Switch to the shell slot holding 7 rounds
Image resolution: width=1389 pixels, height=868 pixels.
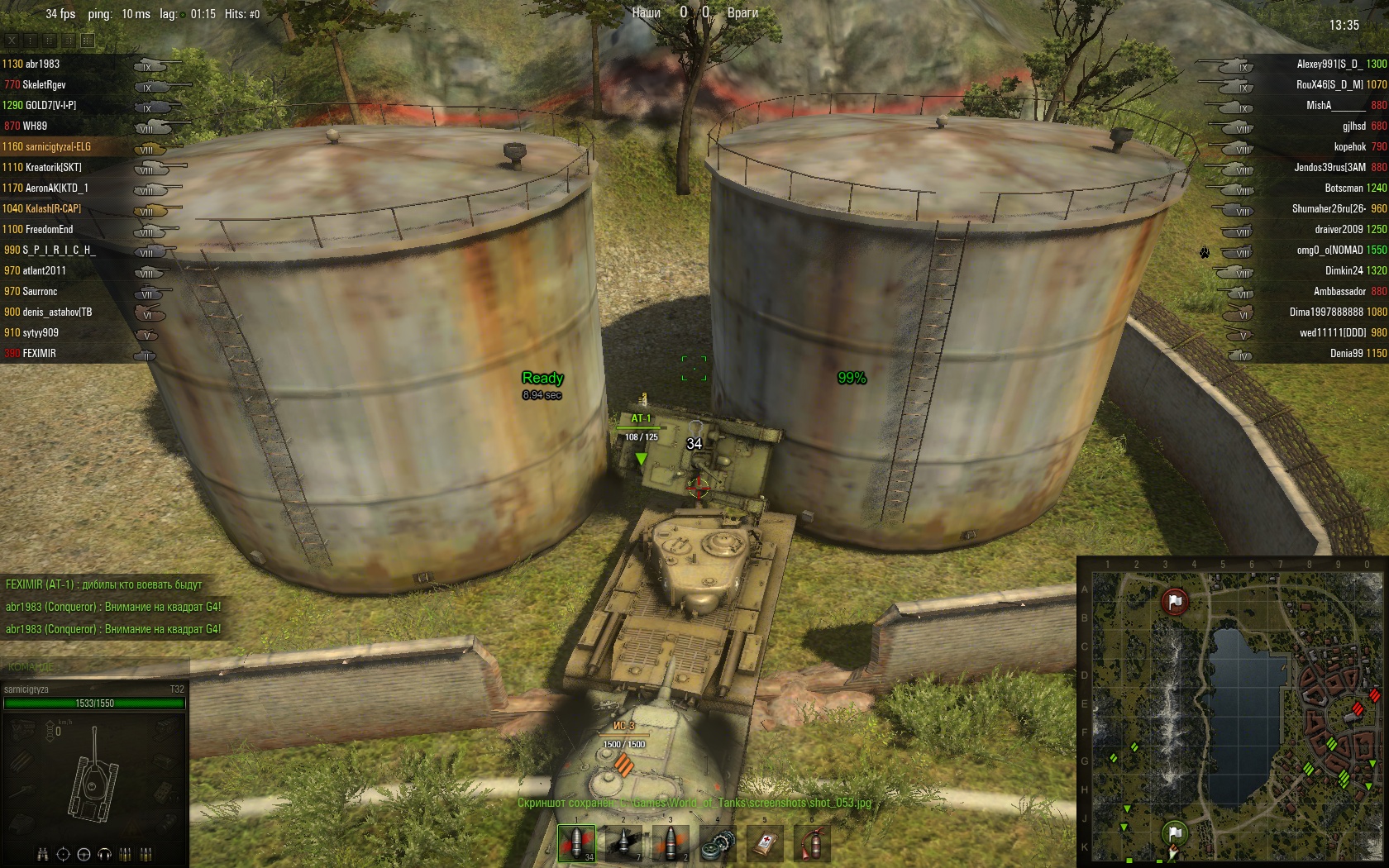623,843
